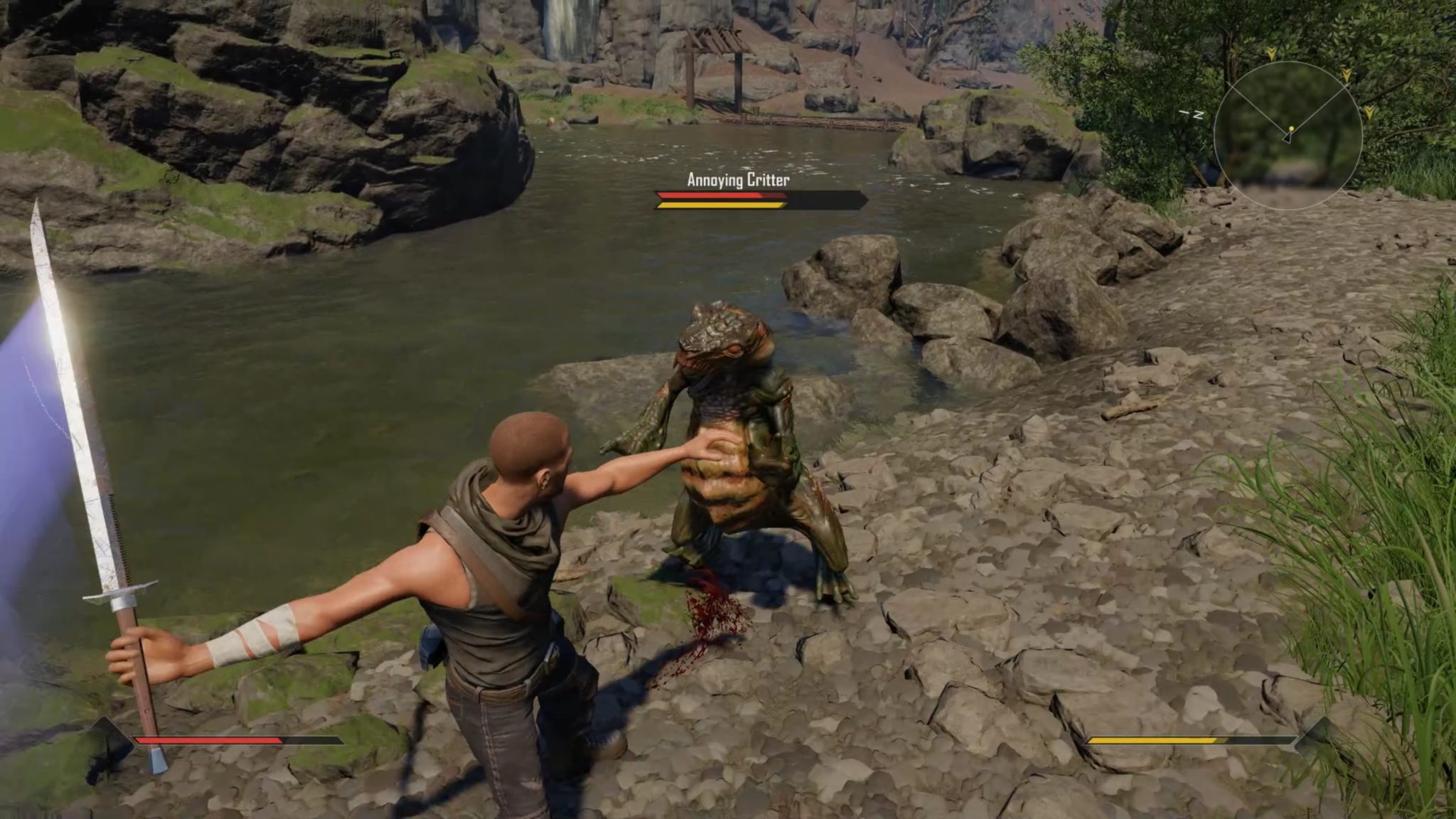This screenshot has width=1456, height=819.
Task: Click the middle yellow objective marker near the compass
Action: point(1347,74)
